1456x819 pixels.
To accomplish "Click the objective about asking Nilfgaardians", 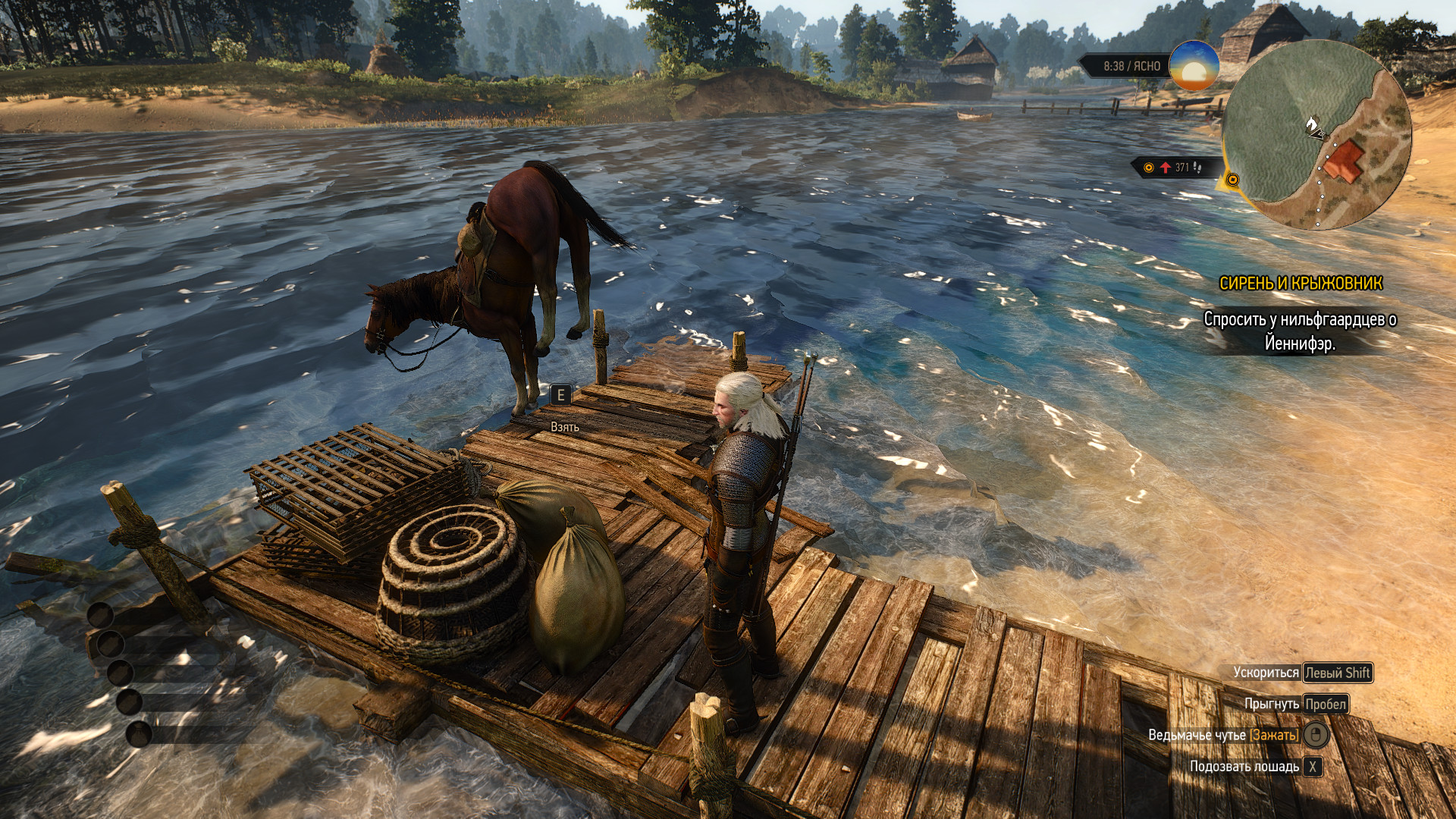I will coord(1300,331).
